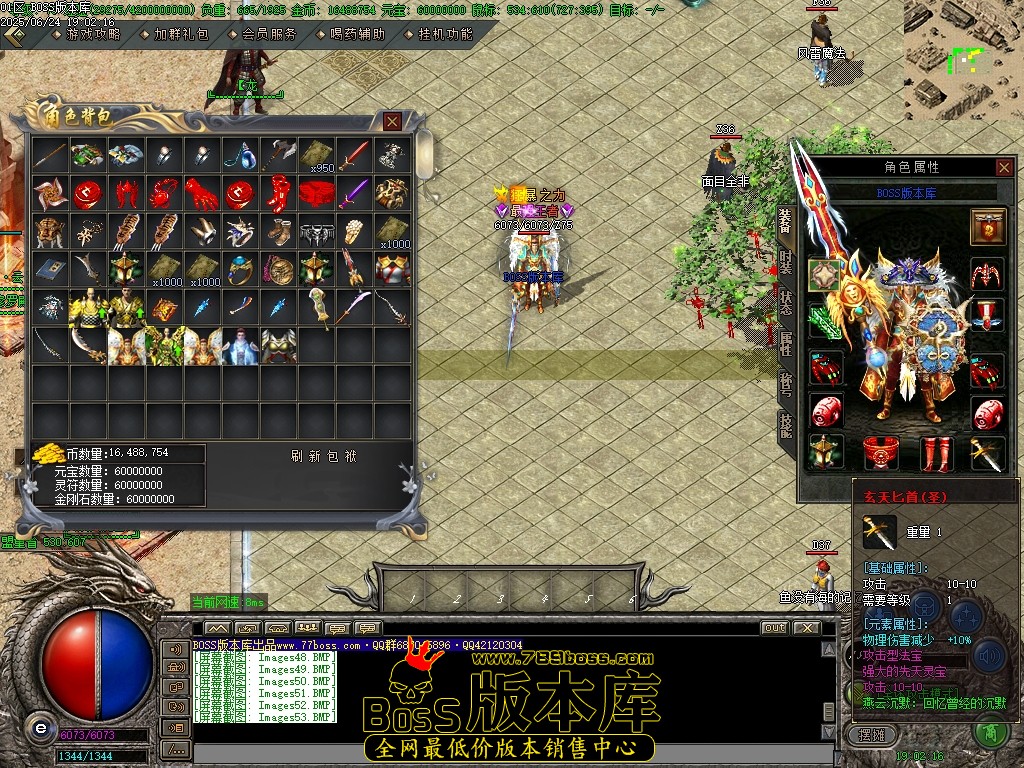
Task: Select the purple sword in the backpack
Action: point(354,193)
